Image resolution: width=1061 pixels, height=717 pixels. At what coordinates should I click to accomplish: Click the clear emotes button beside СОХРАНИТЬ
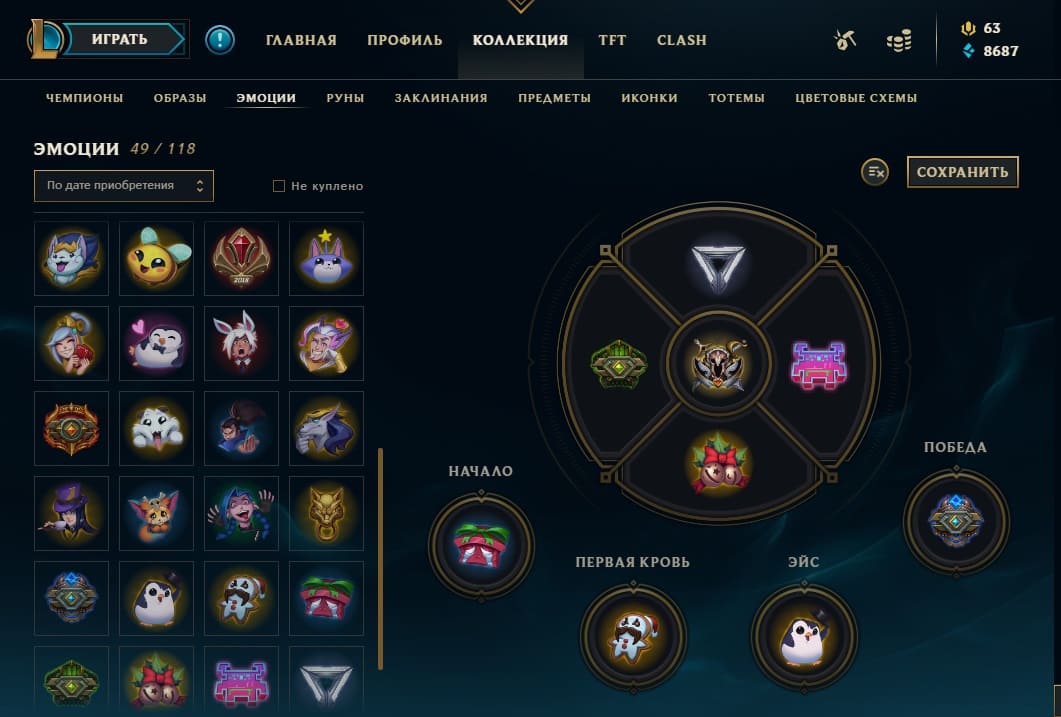pyautogui.click(x=875, y=172)
